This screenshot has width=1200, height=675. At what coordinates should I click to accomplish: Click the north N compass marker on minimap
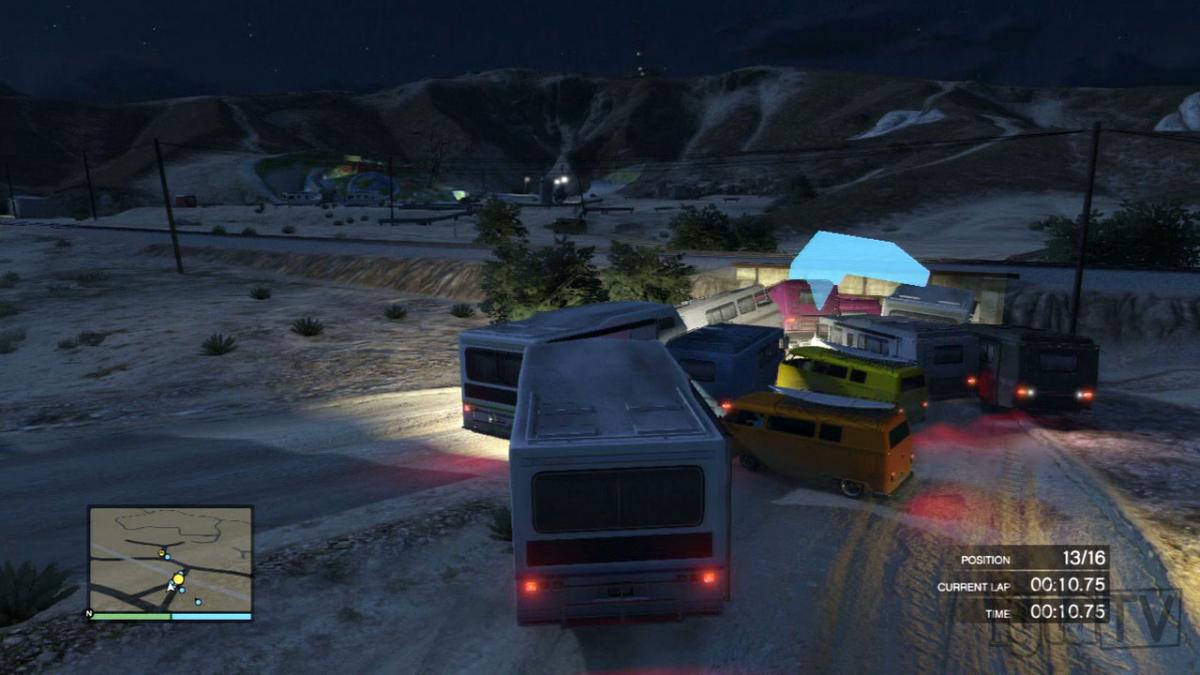point(91,613)
